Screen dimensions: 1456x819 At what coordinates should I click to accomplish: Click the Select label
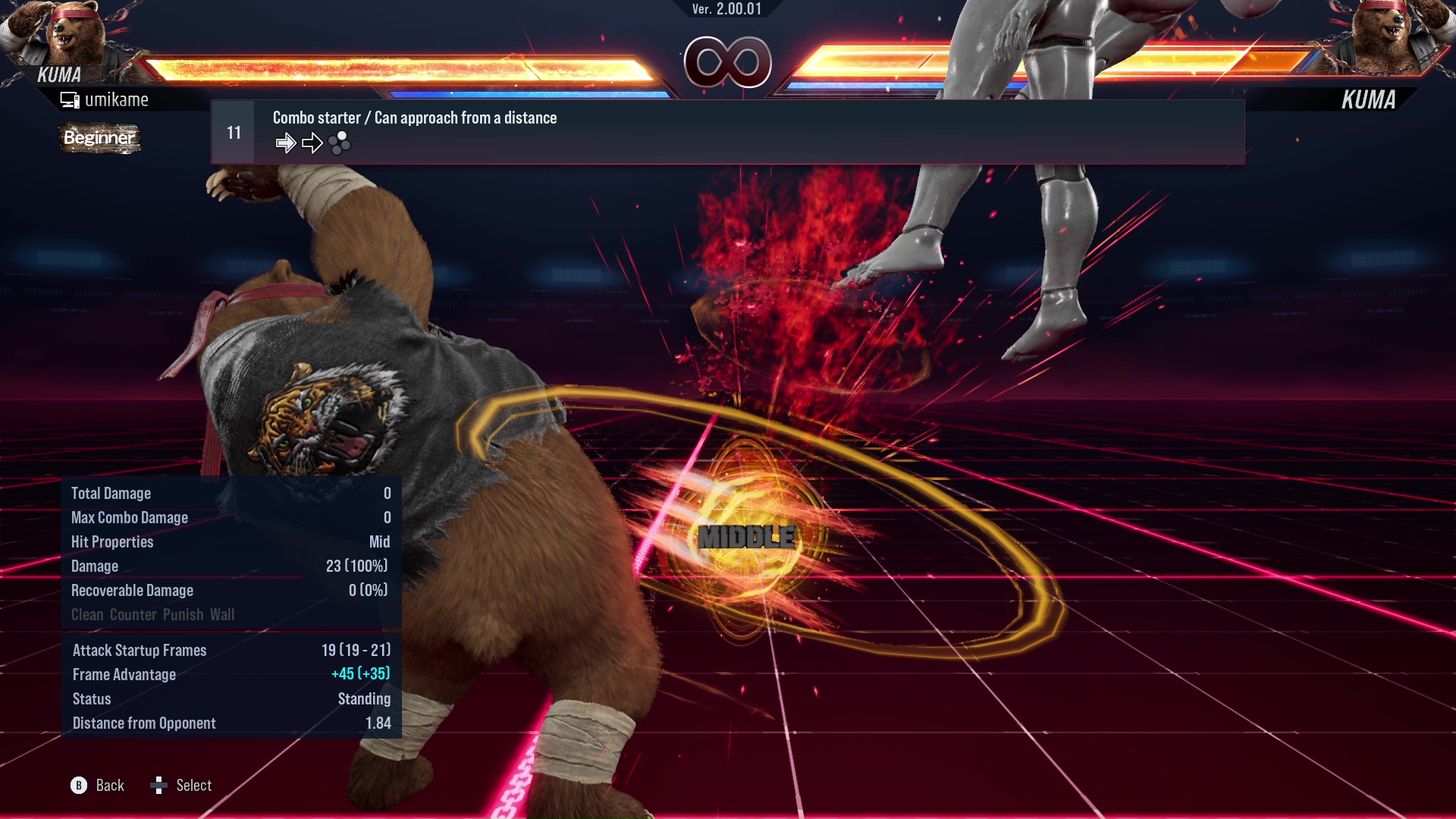point(193,786)
